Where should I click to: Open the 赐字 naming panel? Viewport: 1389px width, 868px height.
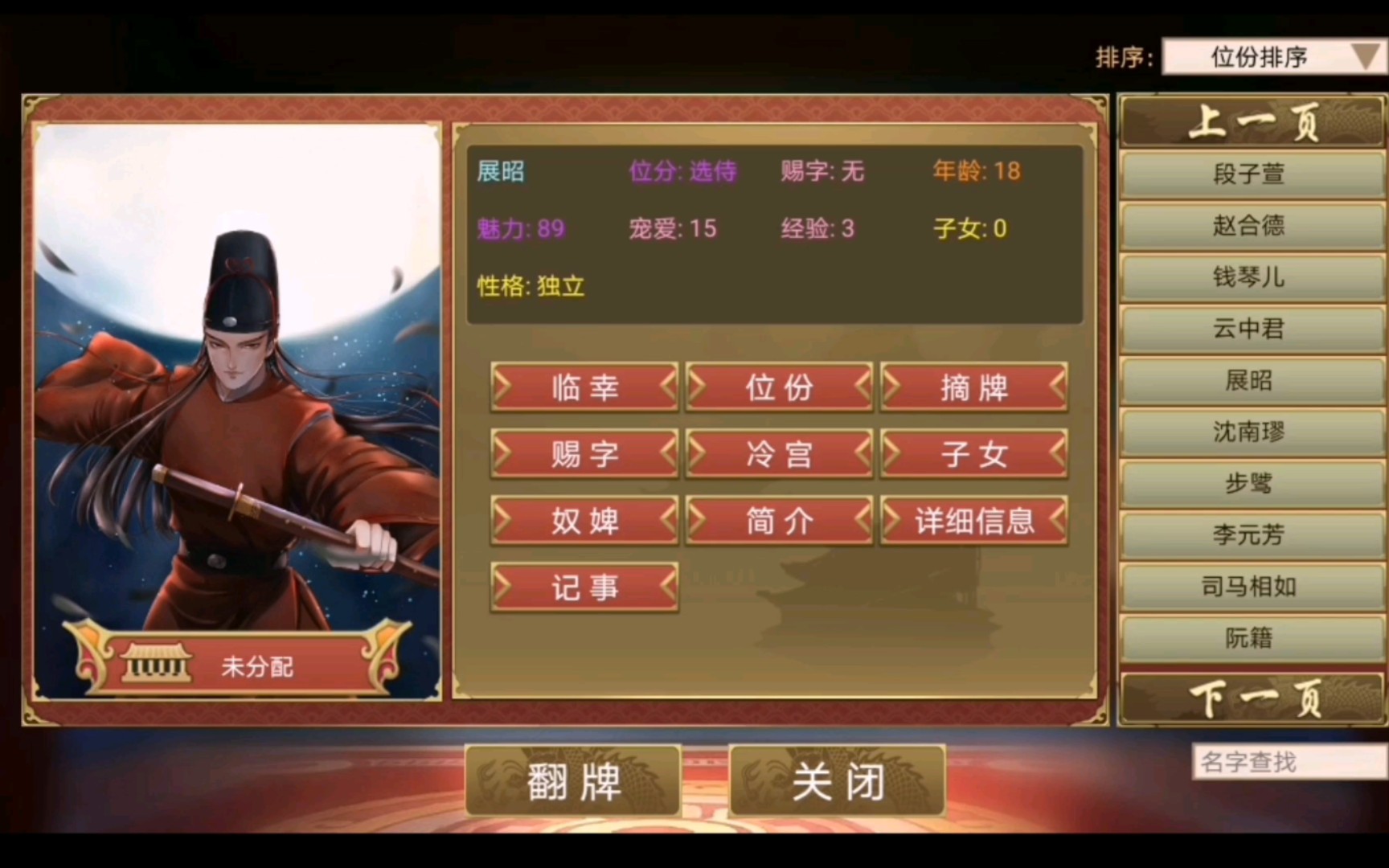(x=584, y=454)
